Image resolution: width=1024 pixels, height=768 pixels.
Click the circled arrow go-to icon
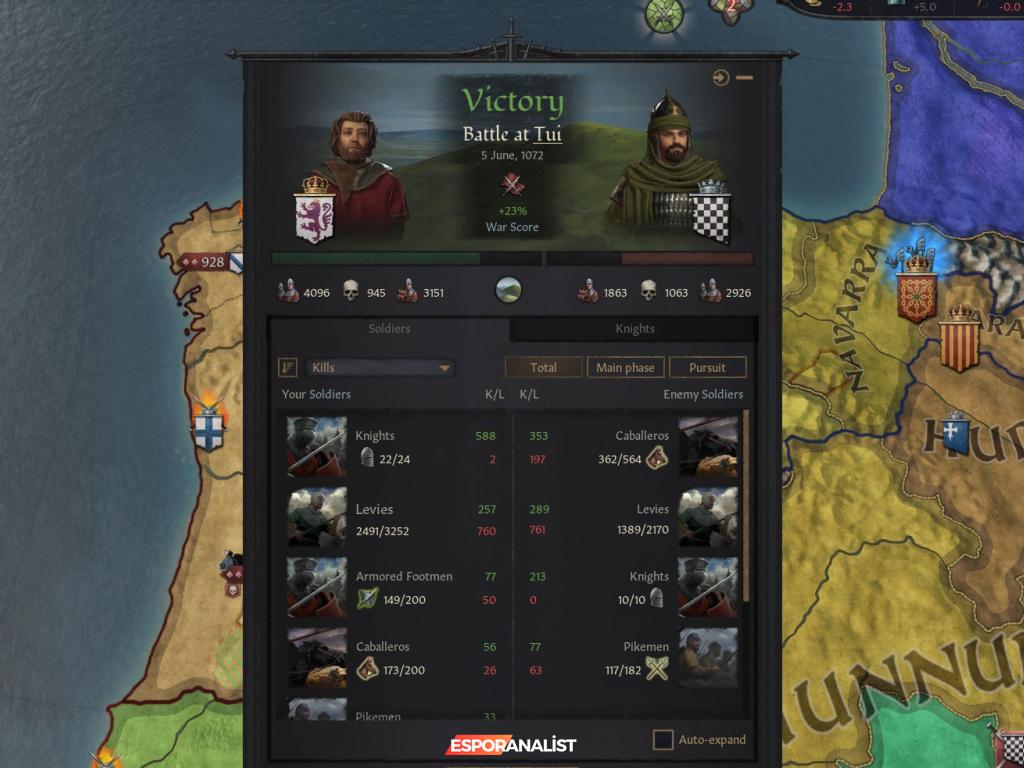(721, 78)
